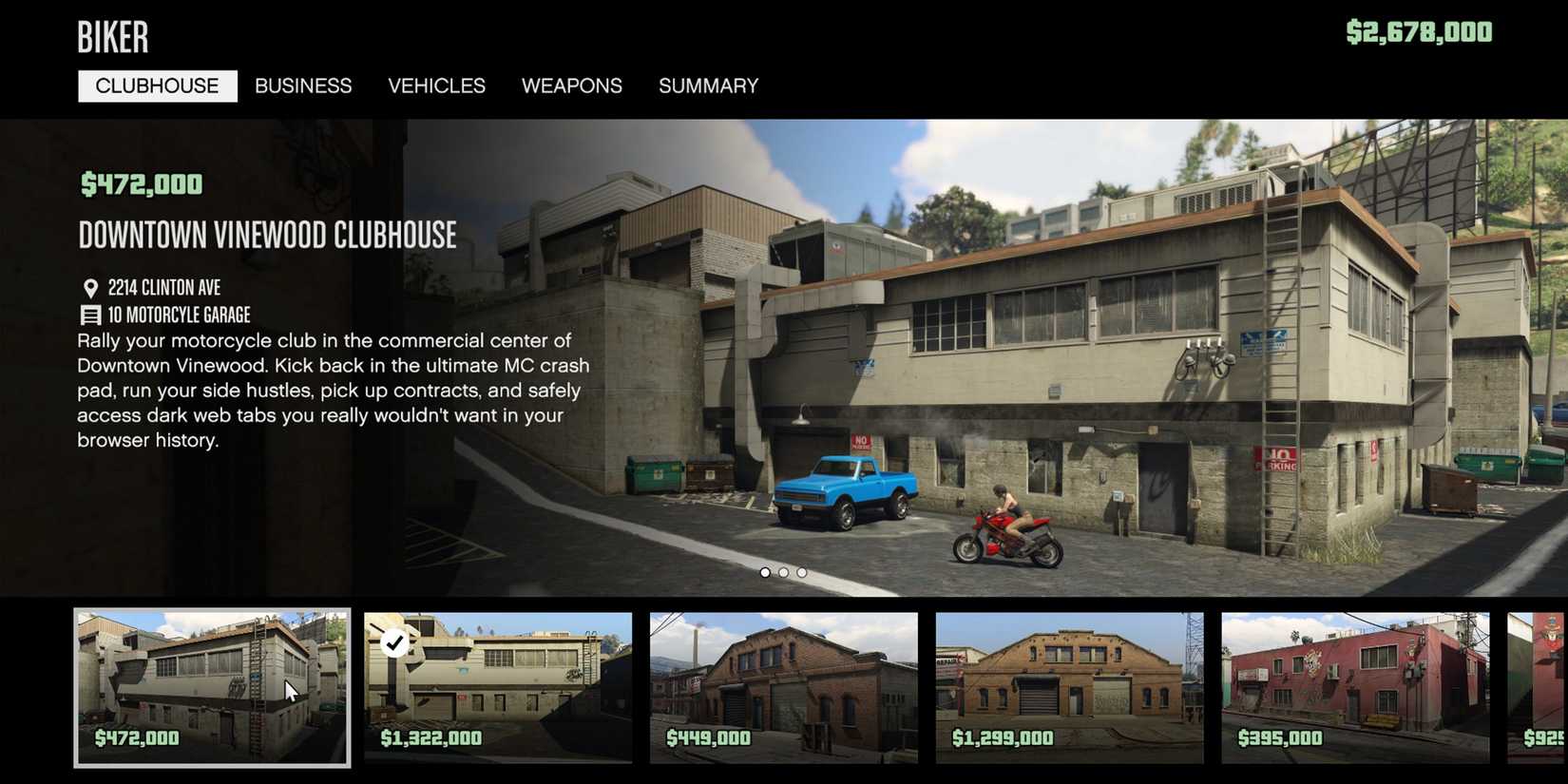The image size is (1568, 784).
Task: Select the owned $1,322,000 clubhouse thumbnail
Action: [x=498, y=689]
